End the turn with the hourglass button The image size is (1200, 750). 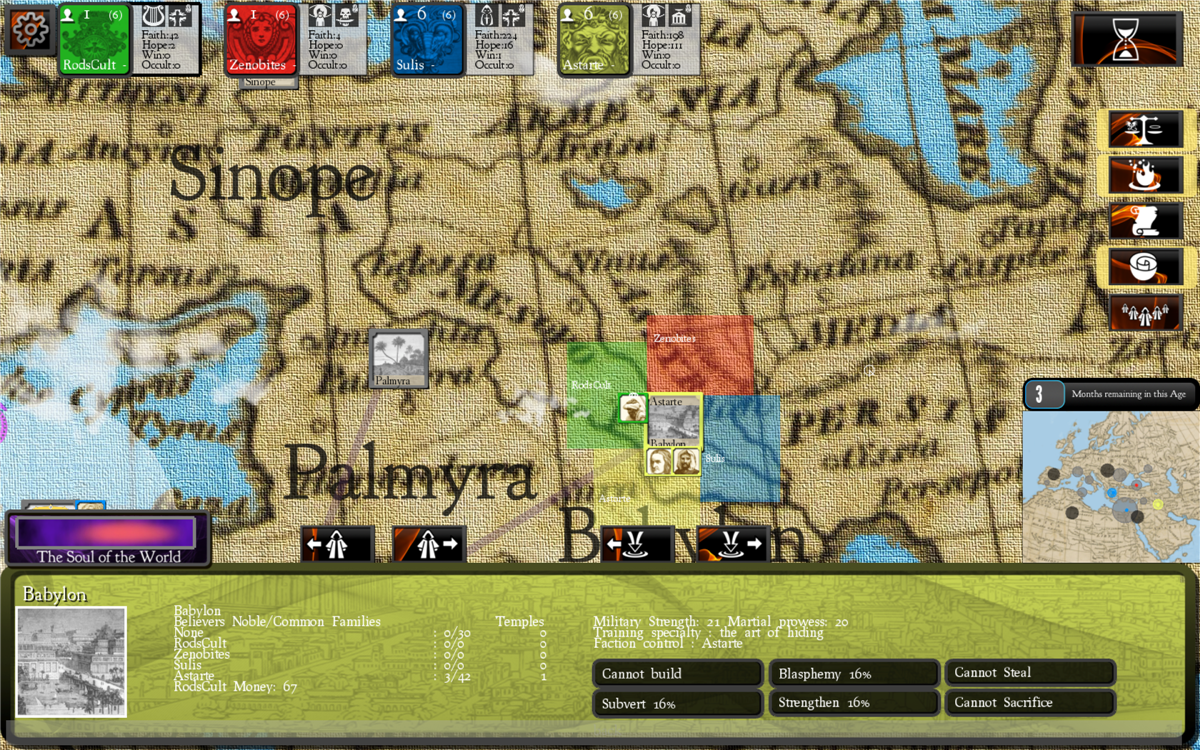point(1126,40)
